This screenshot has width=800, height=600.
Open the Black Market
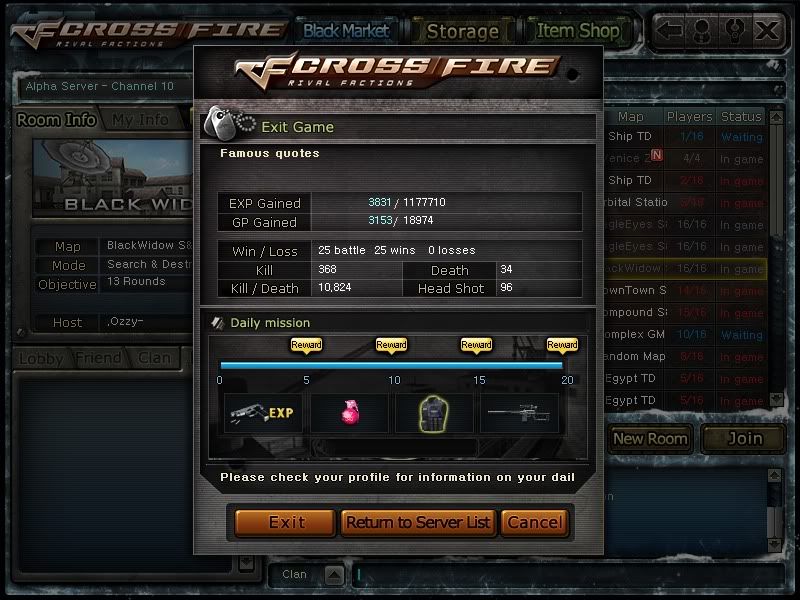[346, 30]
